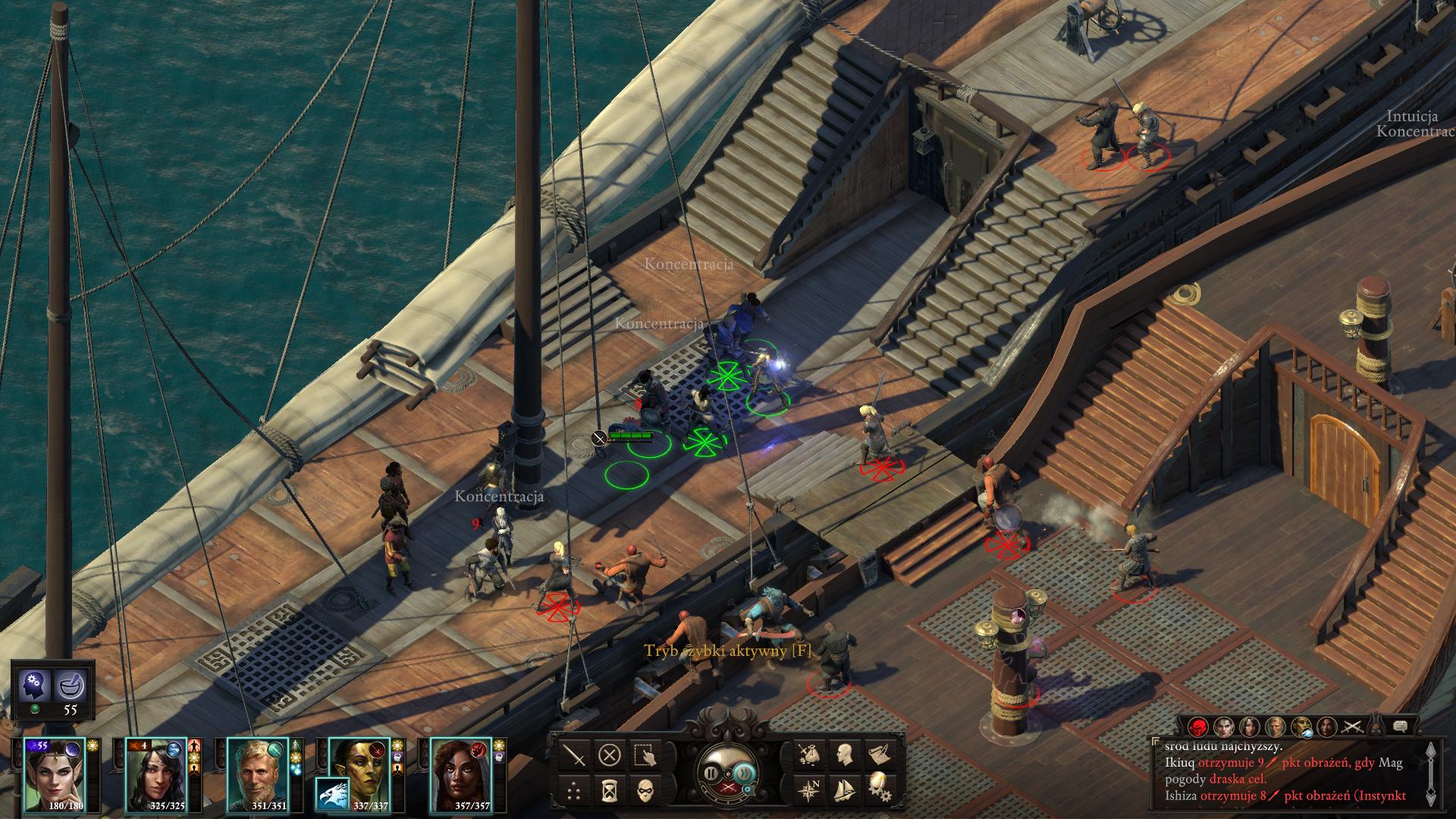The width and height of the screenshot is (1456, 819).
Task: Open the ship management icon
Action: (x=844, y=789)
